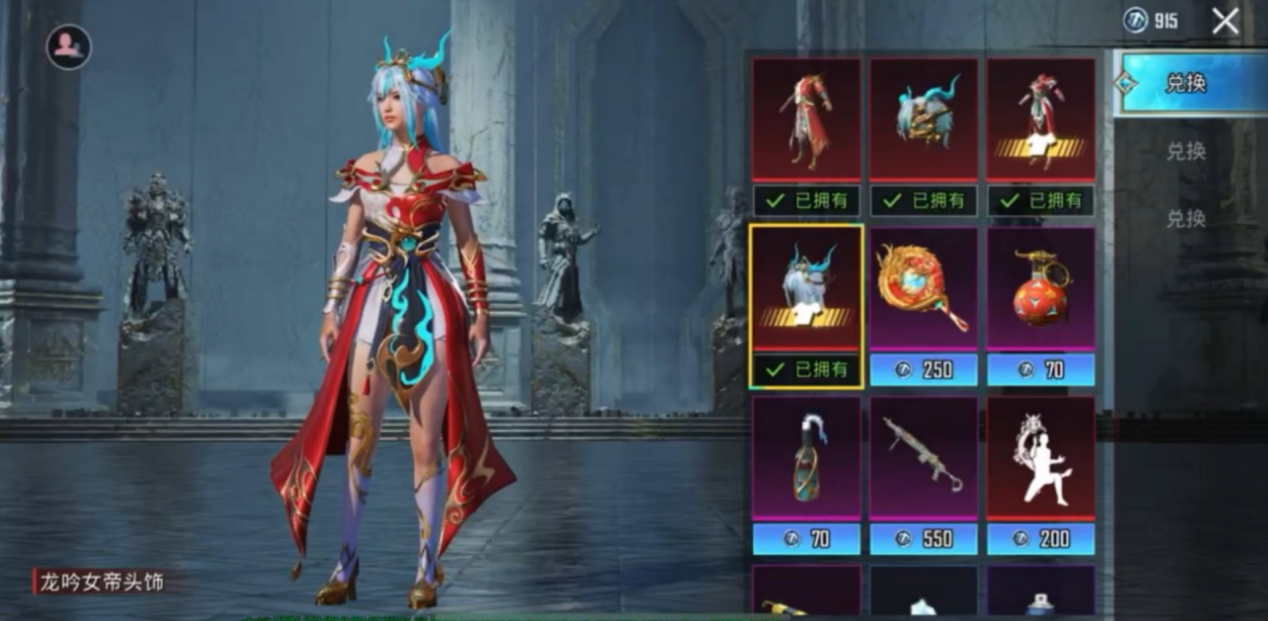Image resolution: width=1268 pixels, height=621 pixels.
Task: Select the highlighted 兑换 tab
Action: [x=1186, y=84]
